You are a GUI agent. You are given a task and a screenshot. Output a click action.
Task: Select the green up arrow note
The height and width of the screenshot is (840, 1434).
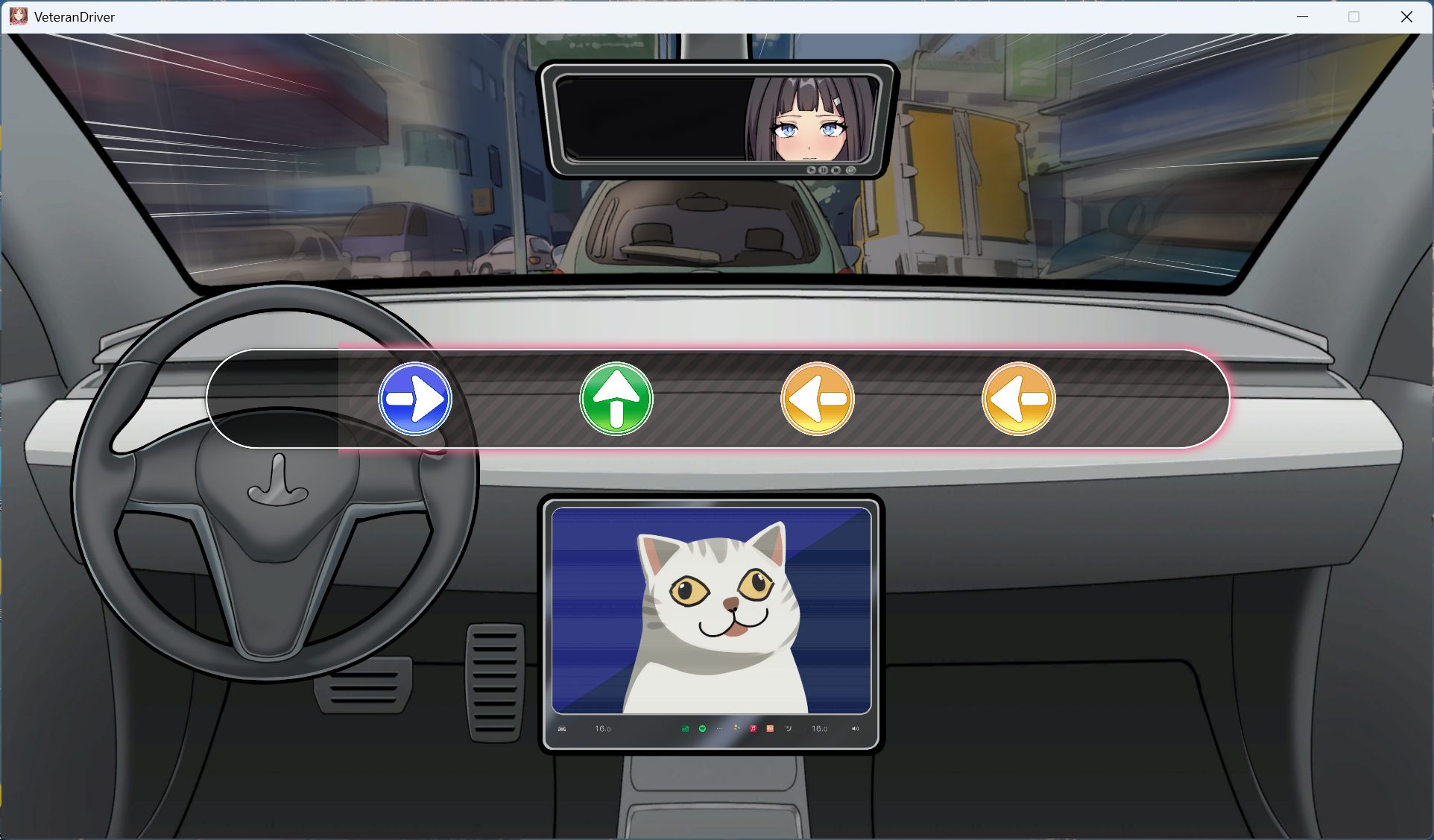pos(616,399)
